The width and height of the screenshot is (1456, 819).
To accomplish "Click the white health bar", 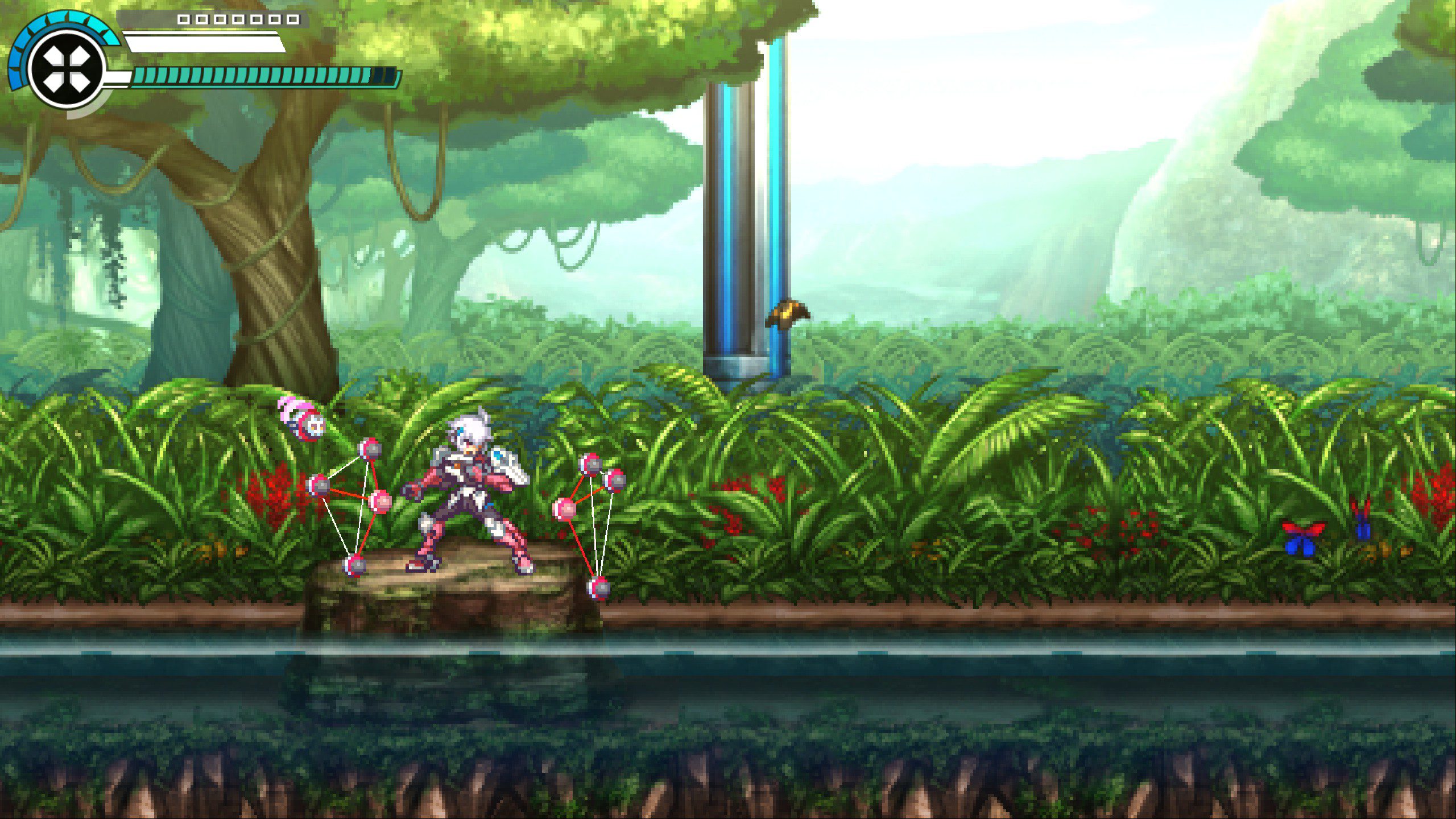I will tap(199, 43).
